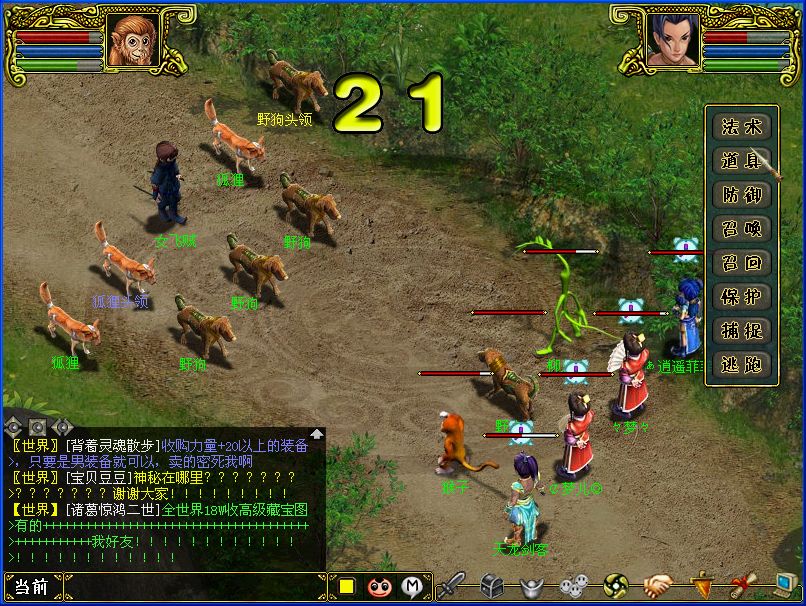Open the treasure chest inventory icon
Viewport: 806px width, 606px height.
pos(491,586)
